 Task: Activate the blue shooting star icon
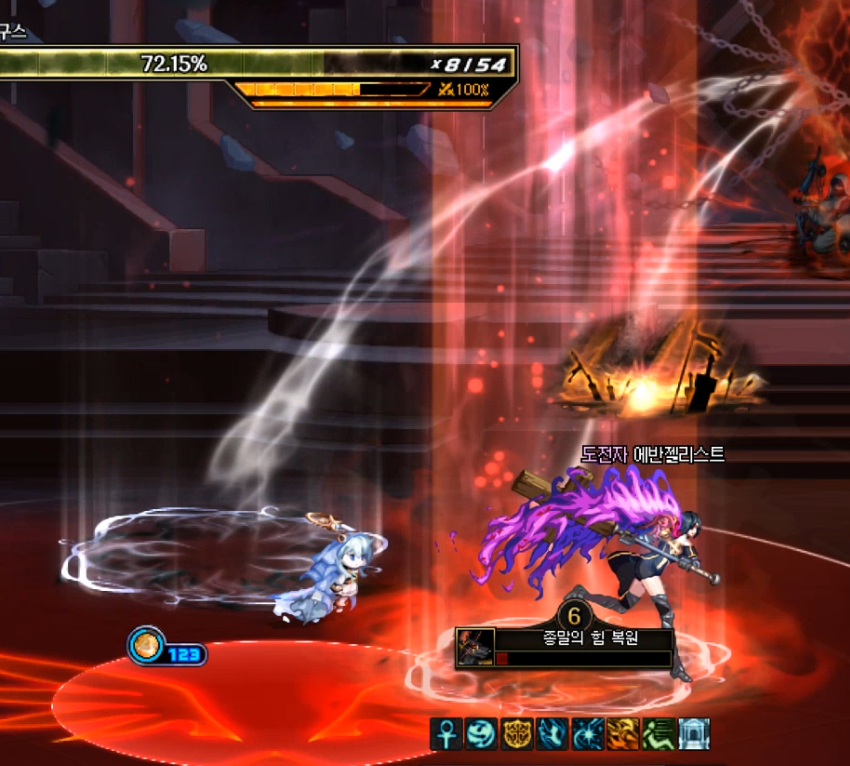[587, 734]
